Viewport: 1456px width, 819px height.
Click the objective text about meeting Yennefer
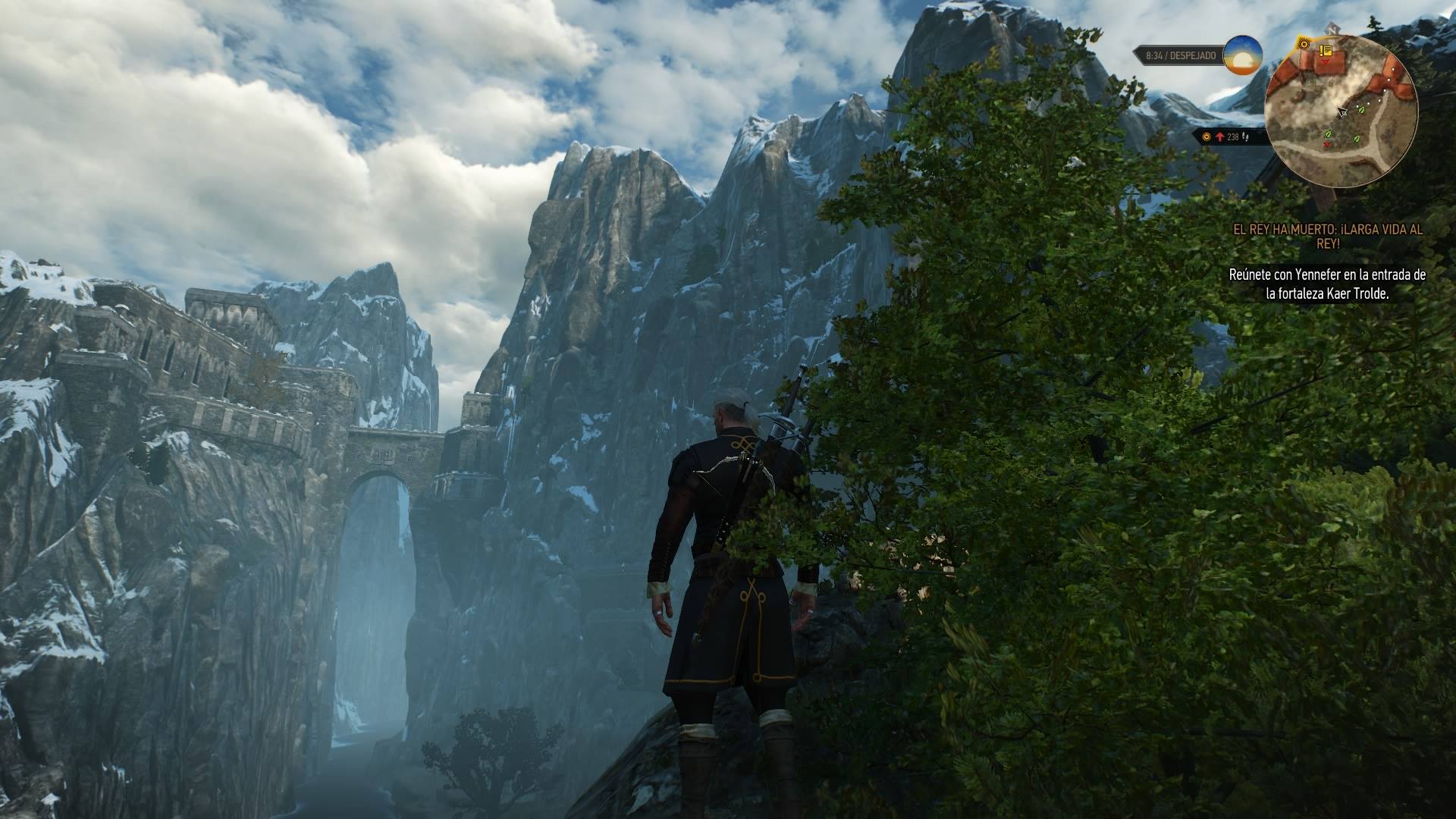(x=1327, y=284)
